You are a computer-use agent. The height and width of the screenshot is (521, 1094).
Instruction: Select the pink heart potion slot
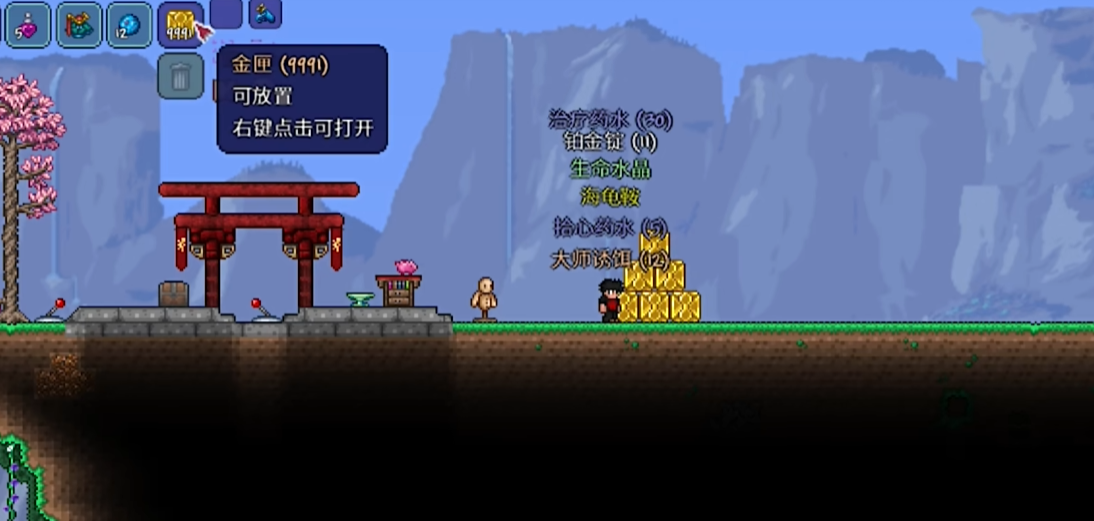coord(28,25)
